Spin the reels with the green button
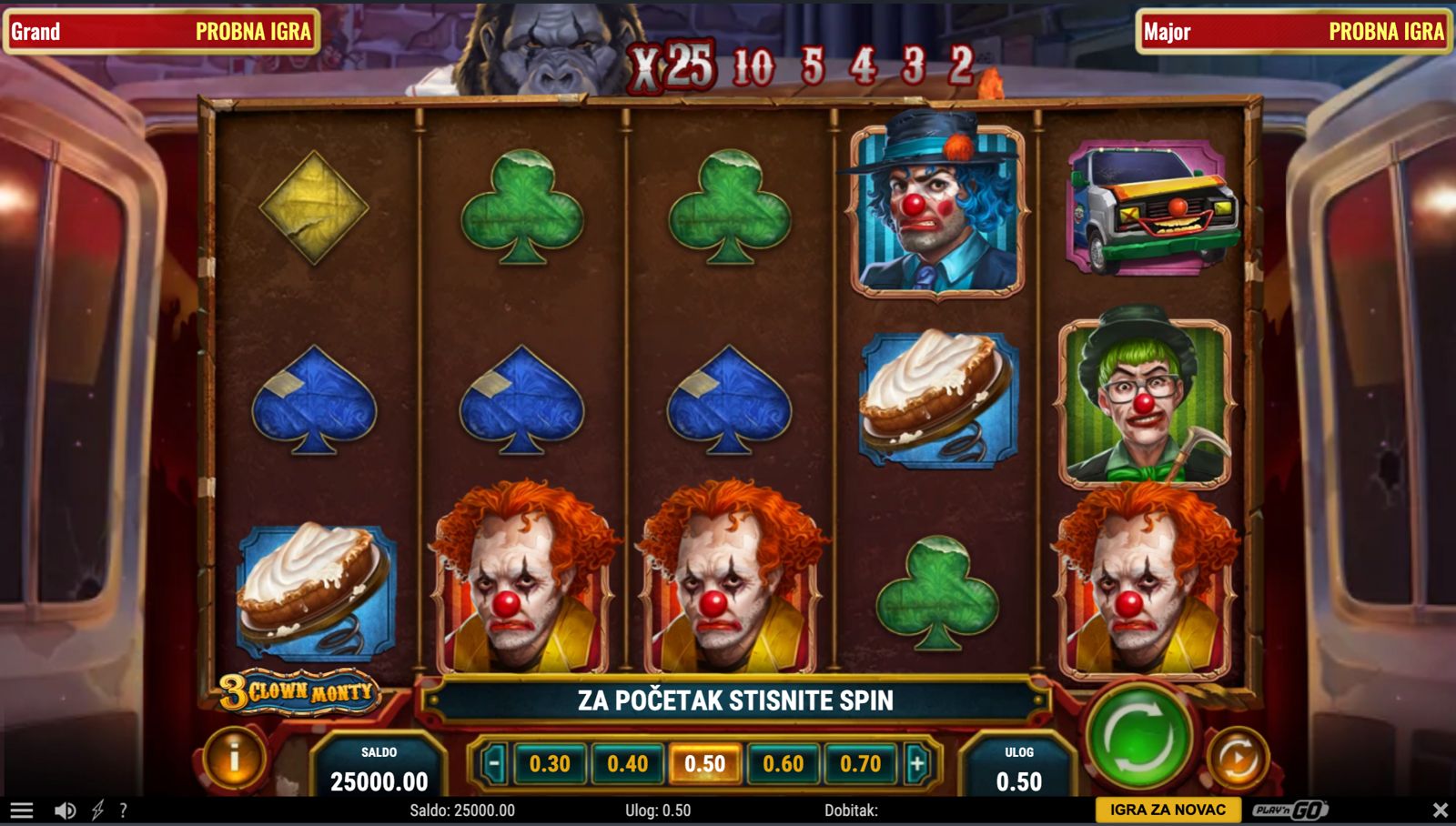 (1138, 735)
